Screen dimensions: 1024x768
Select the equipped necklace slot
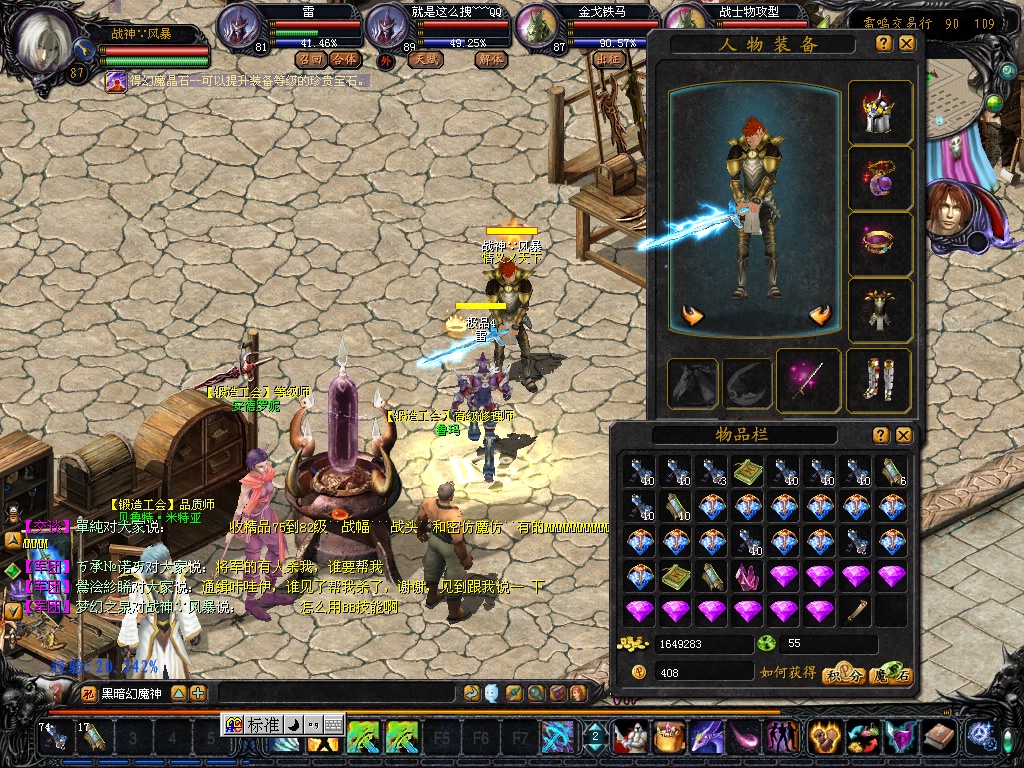(880, 178)
